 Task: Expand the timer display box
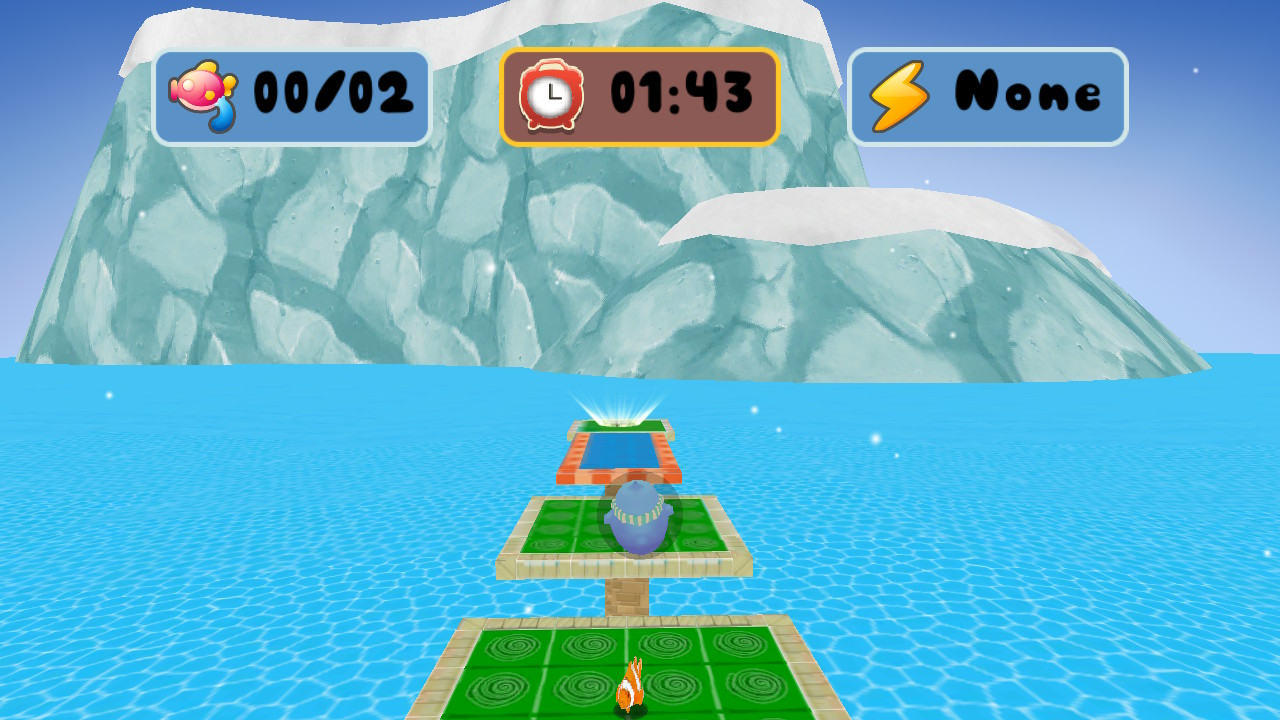click(x=638, y=95)
